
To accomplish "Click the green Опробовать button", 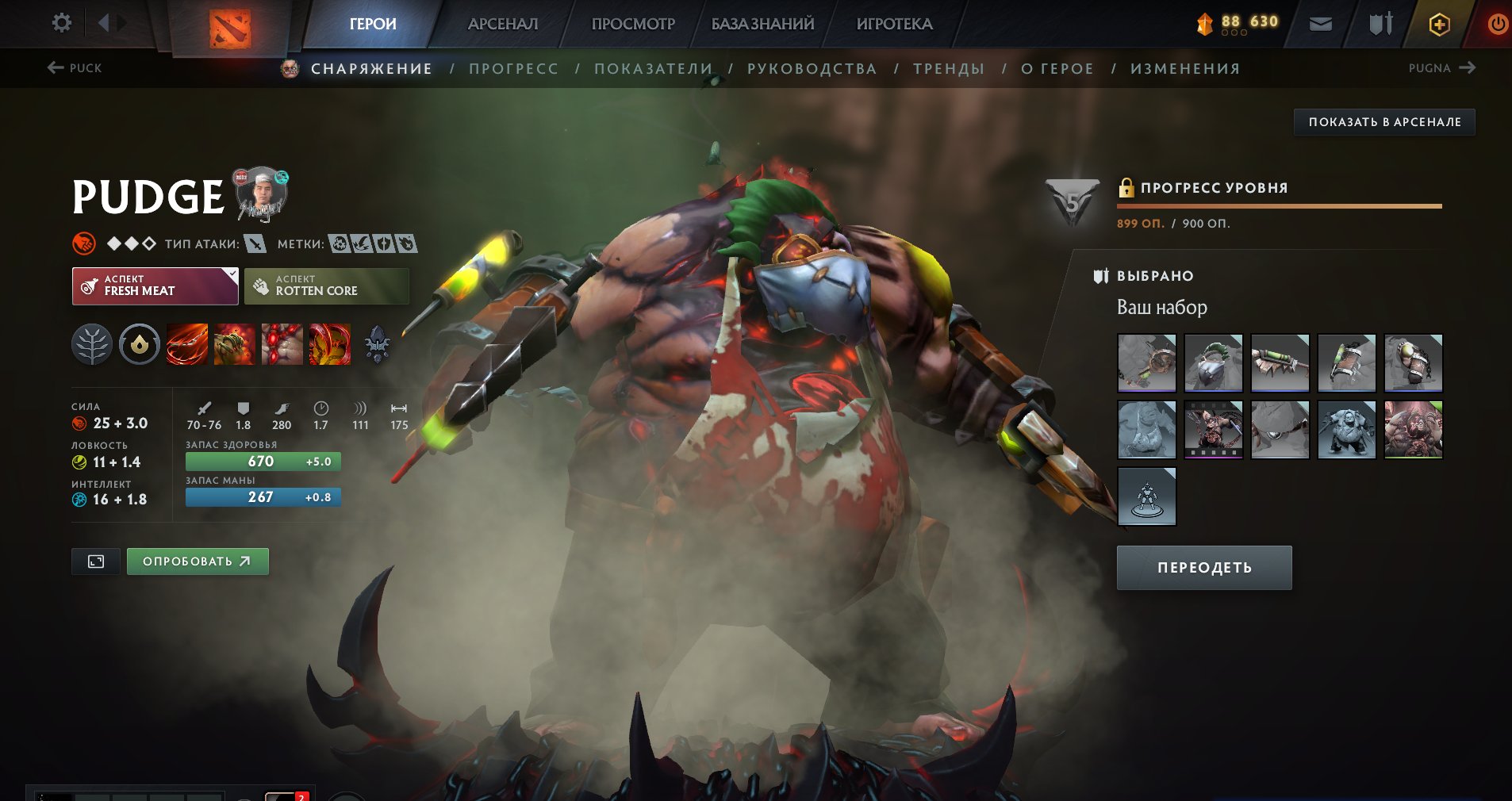I will click(198, 561).
